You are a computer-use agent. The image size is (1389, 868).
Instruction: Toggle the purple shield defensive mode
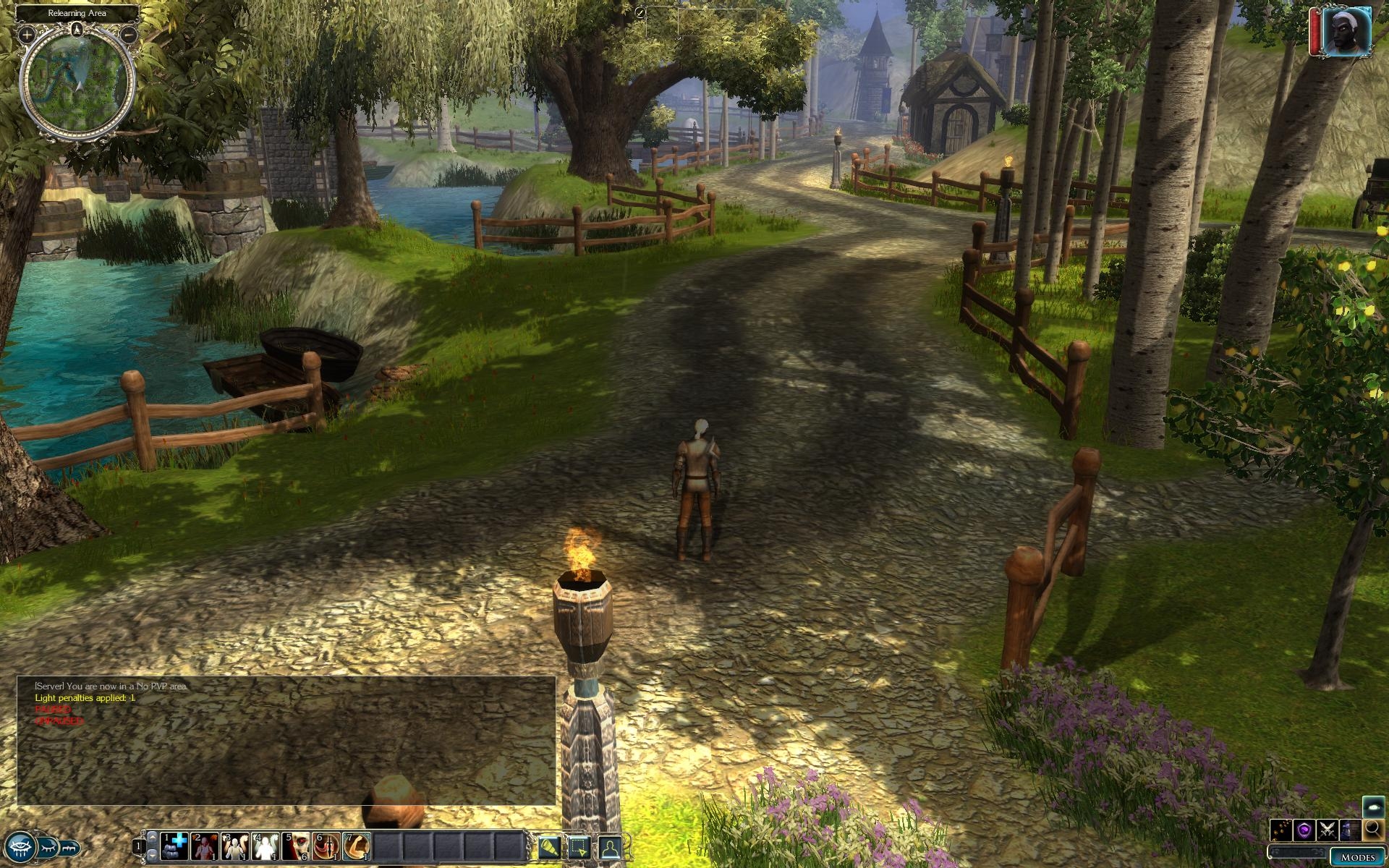(1304, 830)
